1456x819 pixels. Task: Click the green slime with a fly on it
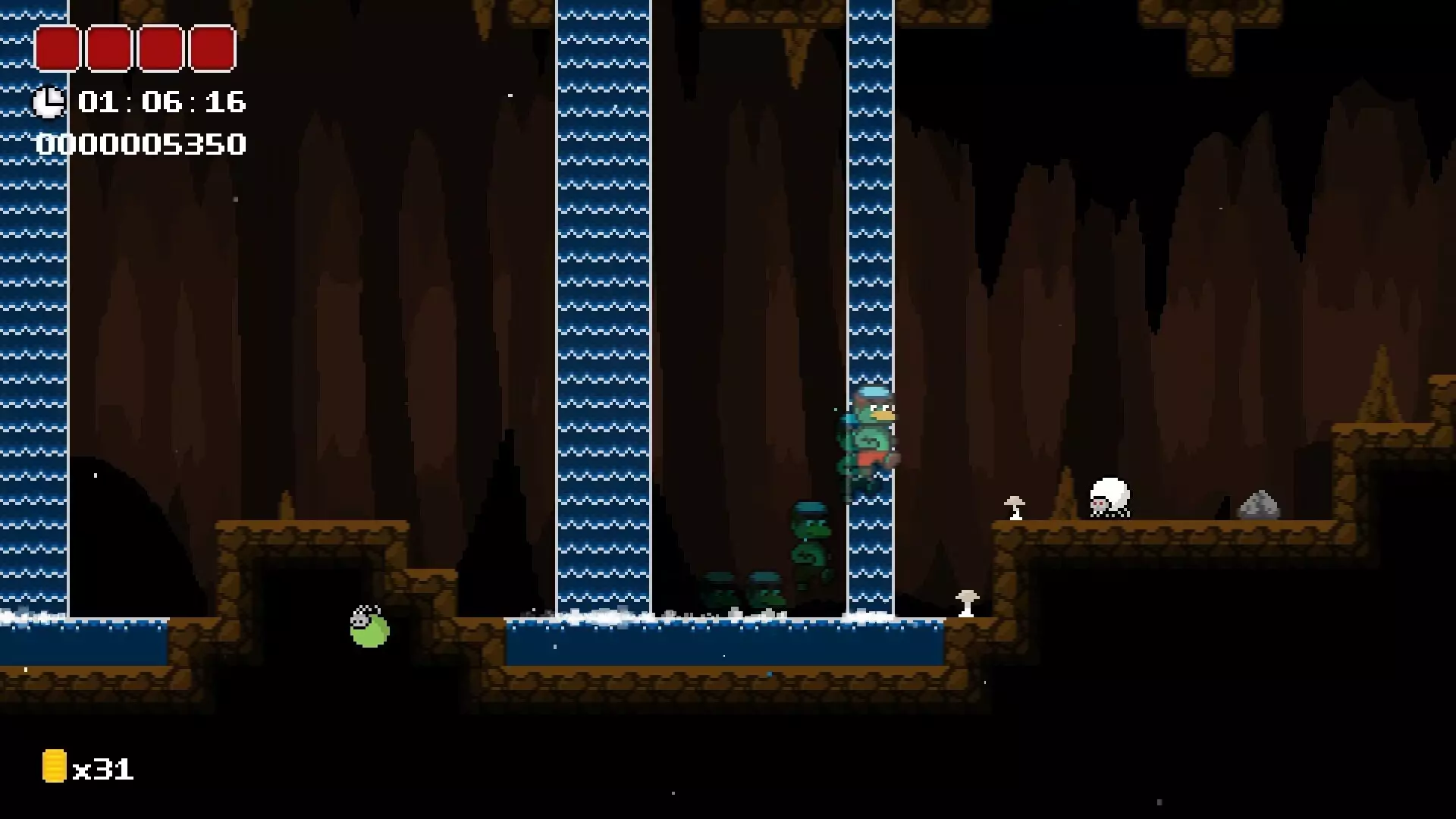(368, 629)
